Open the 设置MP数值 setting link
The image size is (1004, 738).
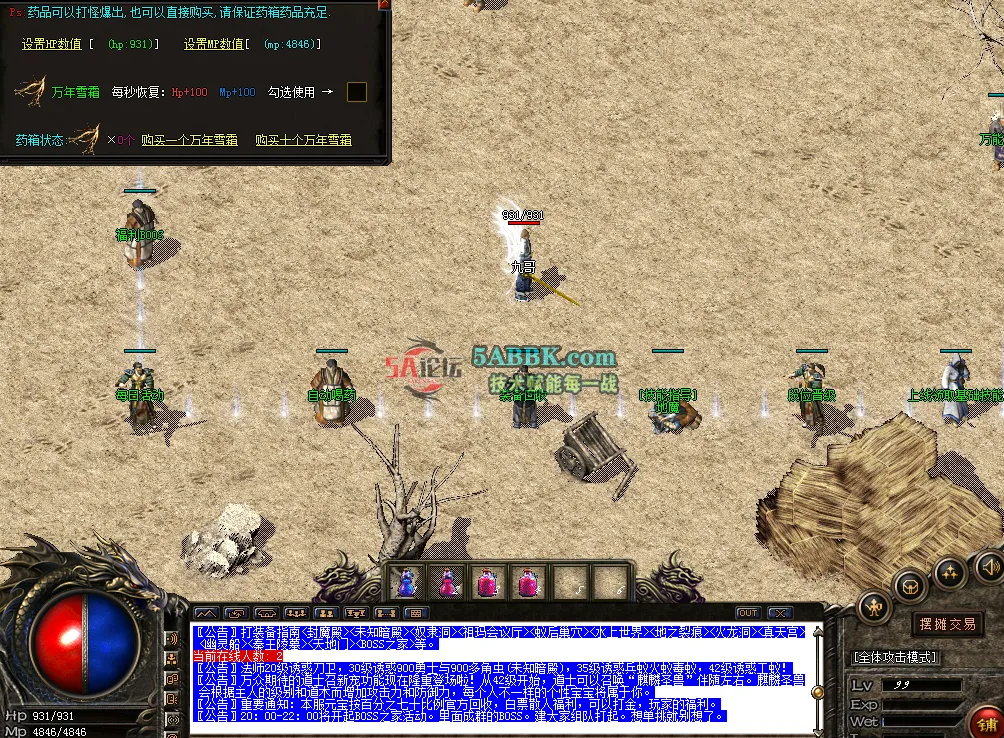pos(214,45)
